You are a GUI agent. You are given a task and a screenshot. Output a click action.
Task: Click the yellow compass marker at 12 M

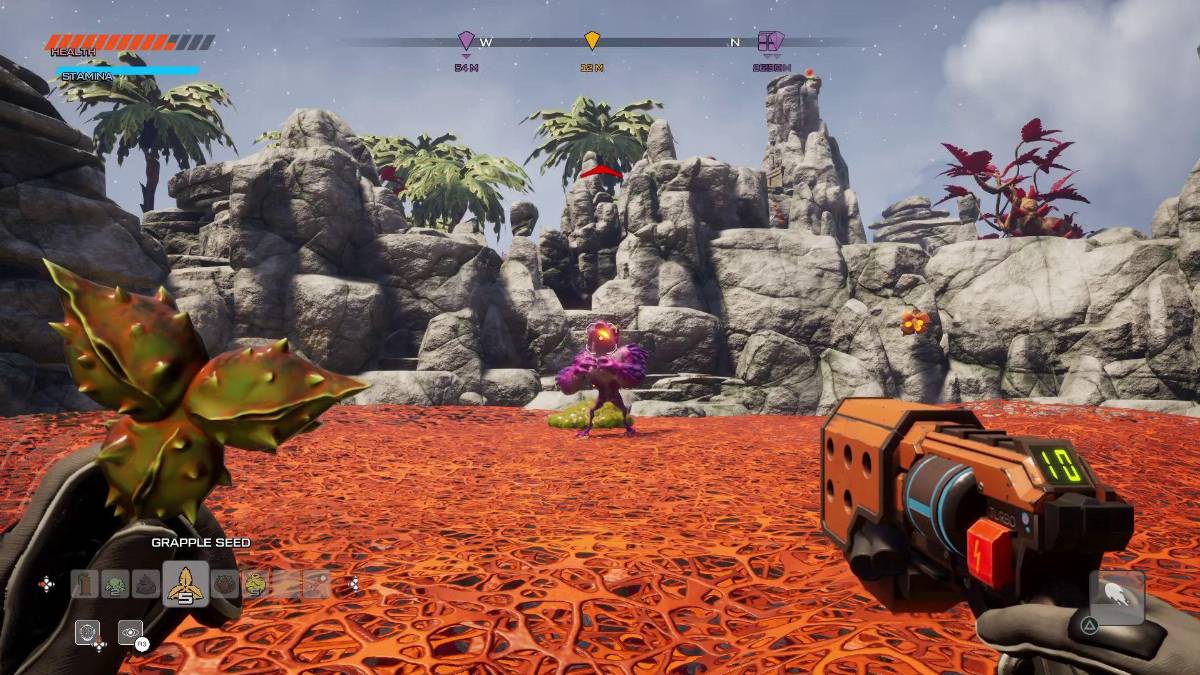[x=592, y=41]
